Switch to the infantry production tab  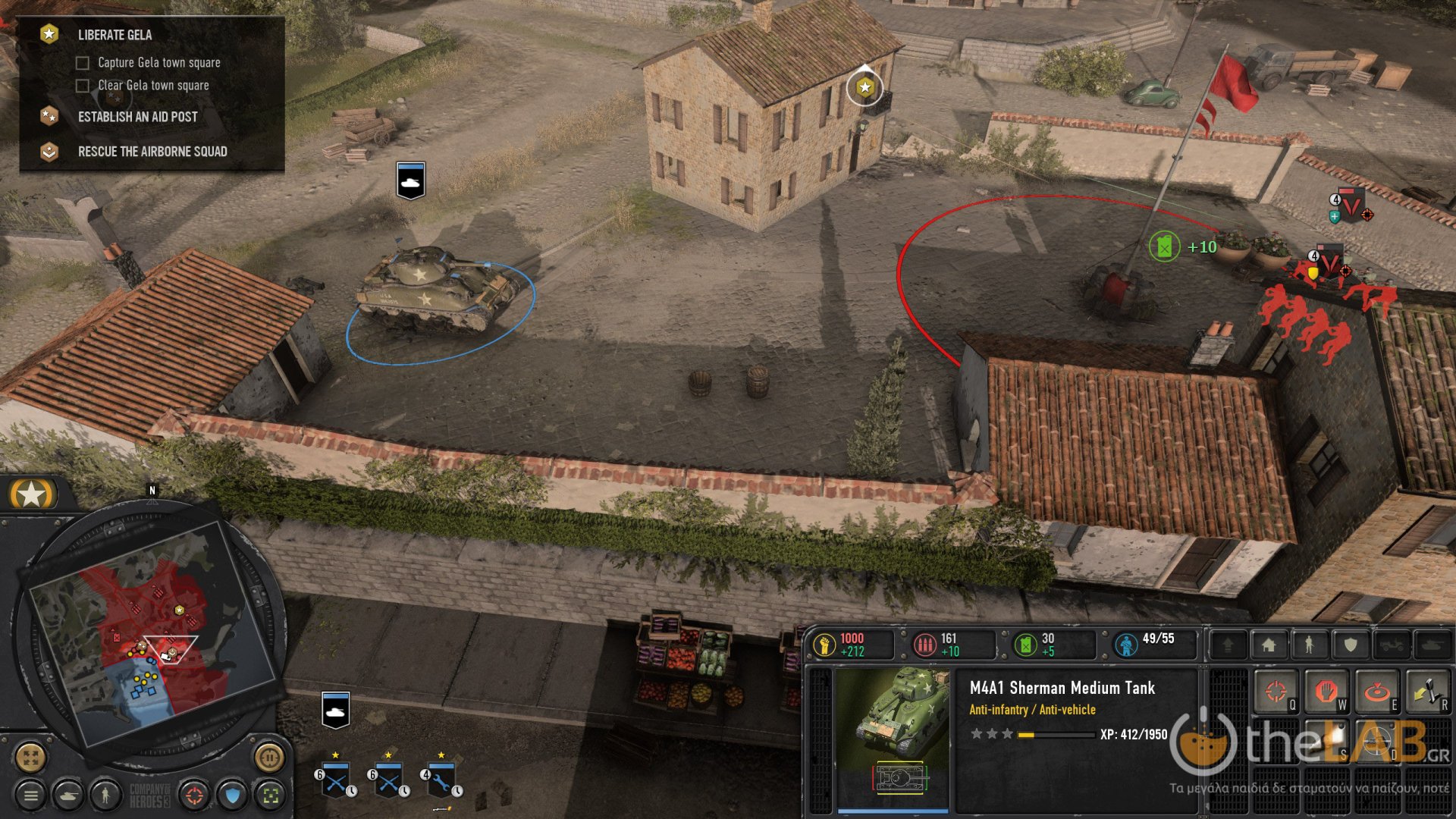[1310, 645]
